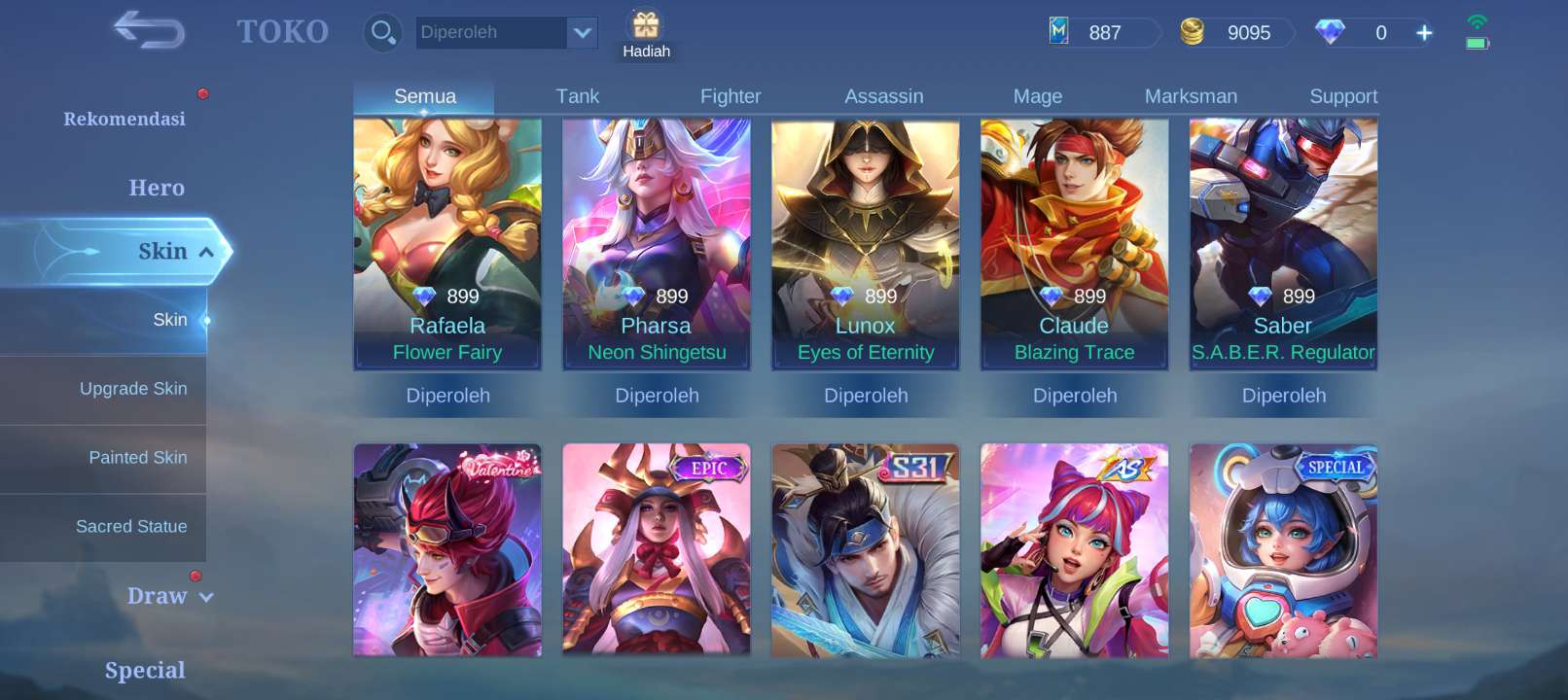Open Saber S.A.B.E.R. Regulator skin card

pyautogui.click(x=1283, y=243)
